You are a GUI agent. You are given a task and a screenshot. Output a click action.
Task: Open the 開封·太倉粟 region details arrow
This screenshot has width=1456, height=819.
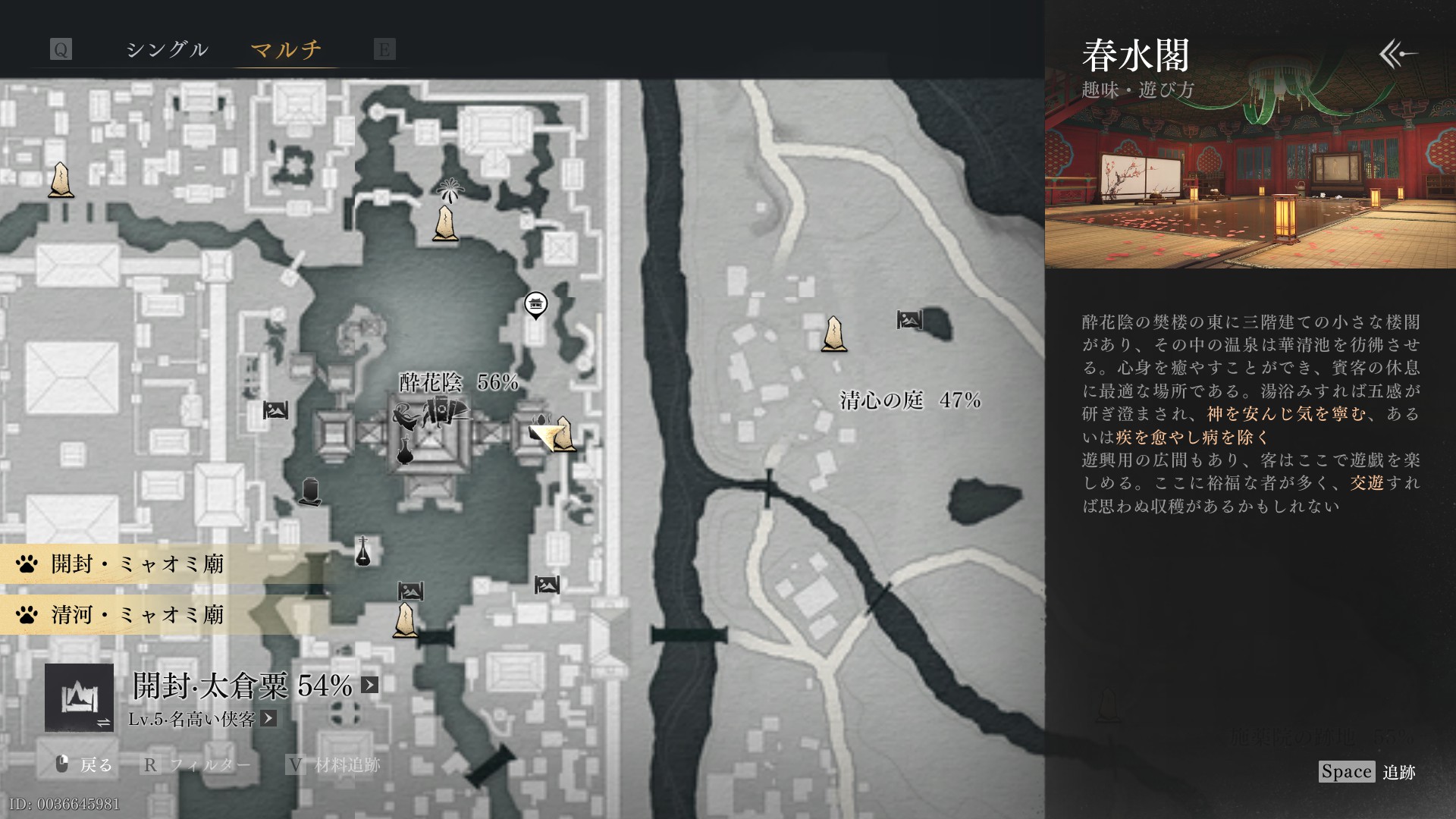pyautogui.click(x=369, y=686)
